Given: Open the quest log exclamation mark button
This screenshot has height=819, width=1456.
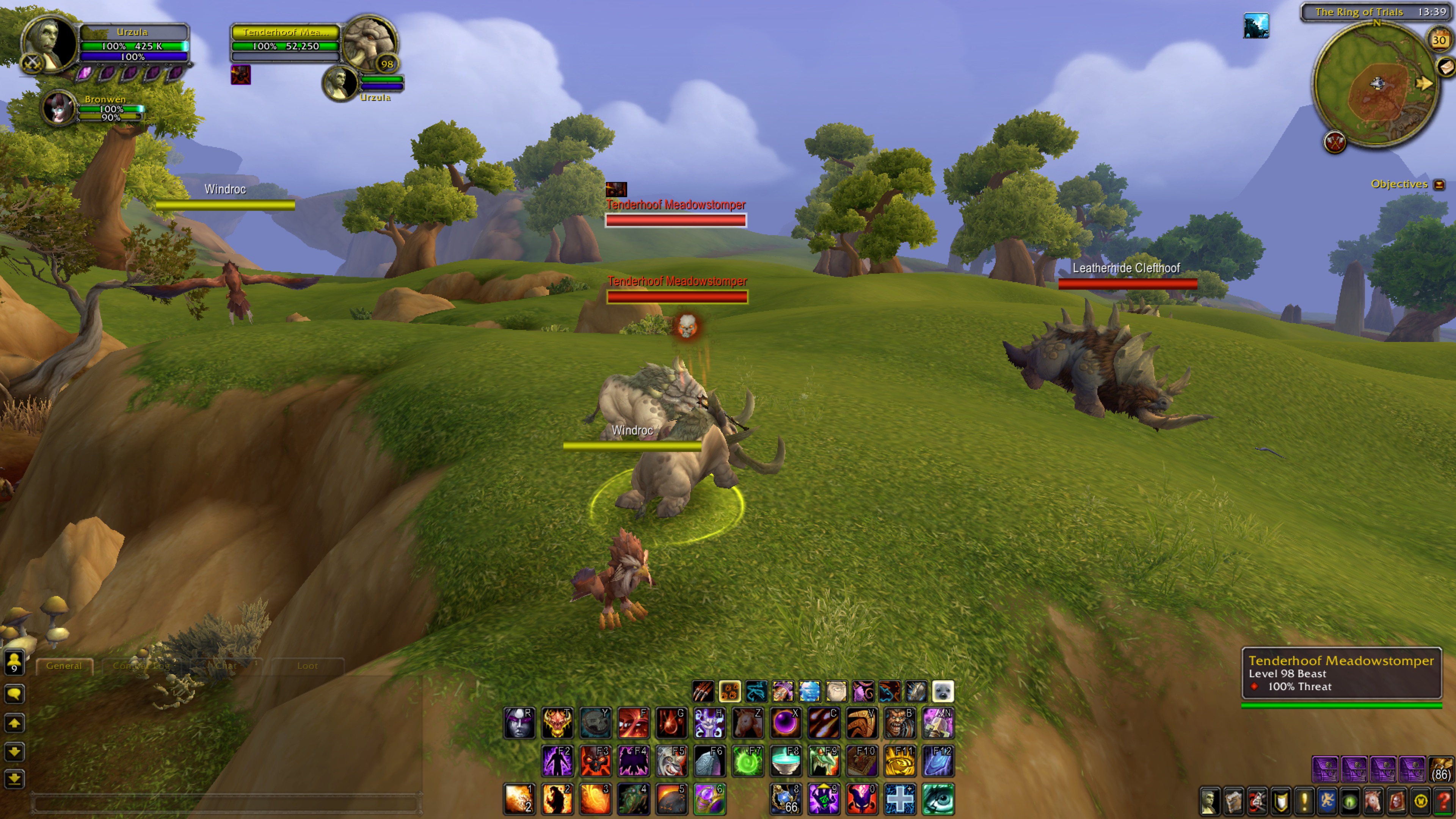Looking at the screenshot, I should [x=1304, y=802].
